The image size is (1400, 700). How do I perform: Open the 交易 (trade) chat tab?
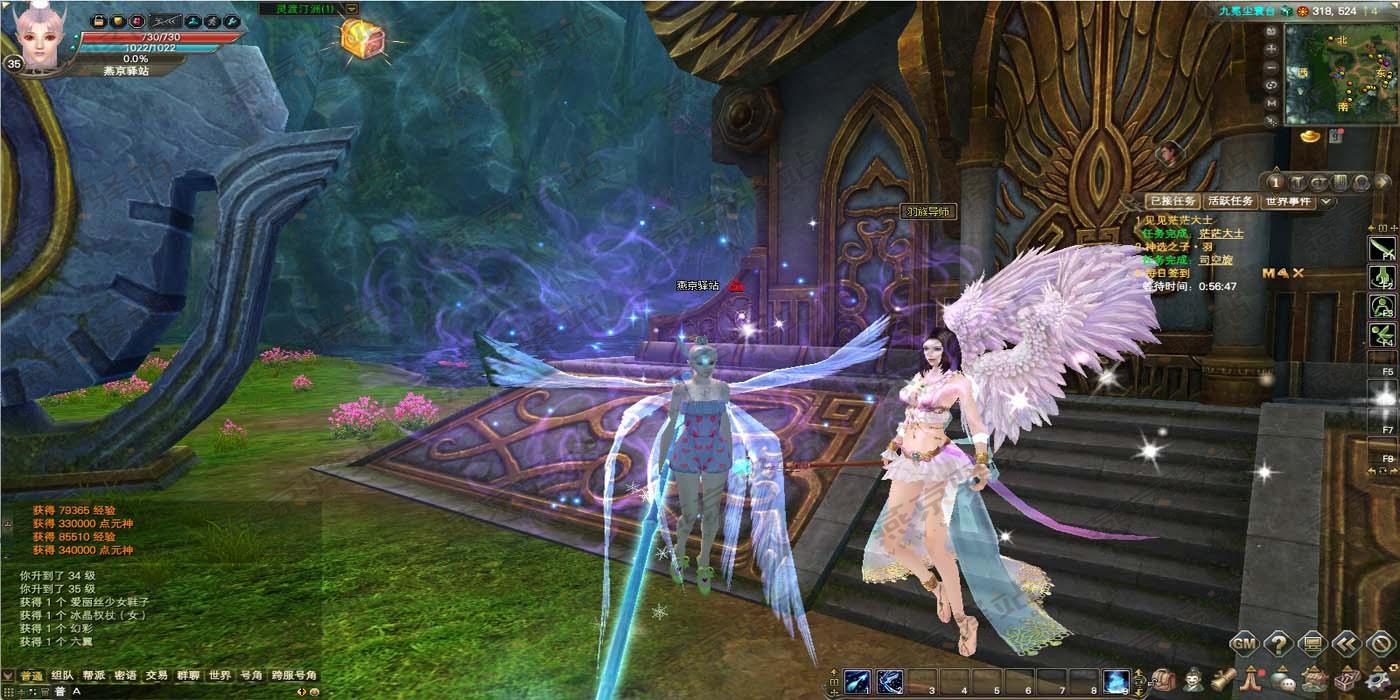point(156,676)
